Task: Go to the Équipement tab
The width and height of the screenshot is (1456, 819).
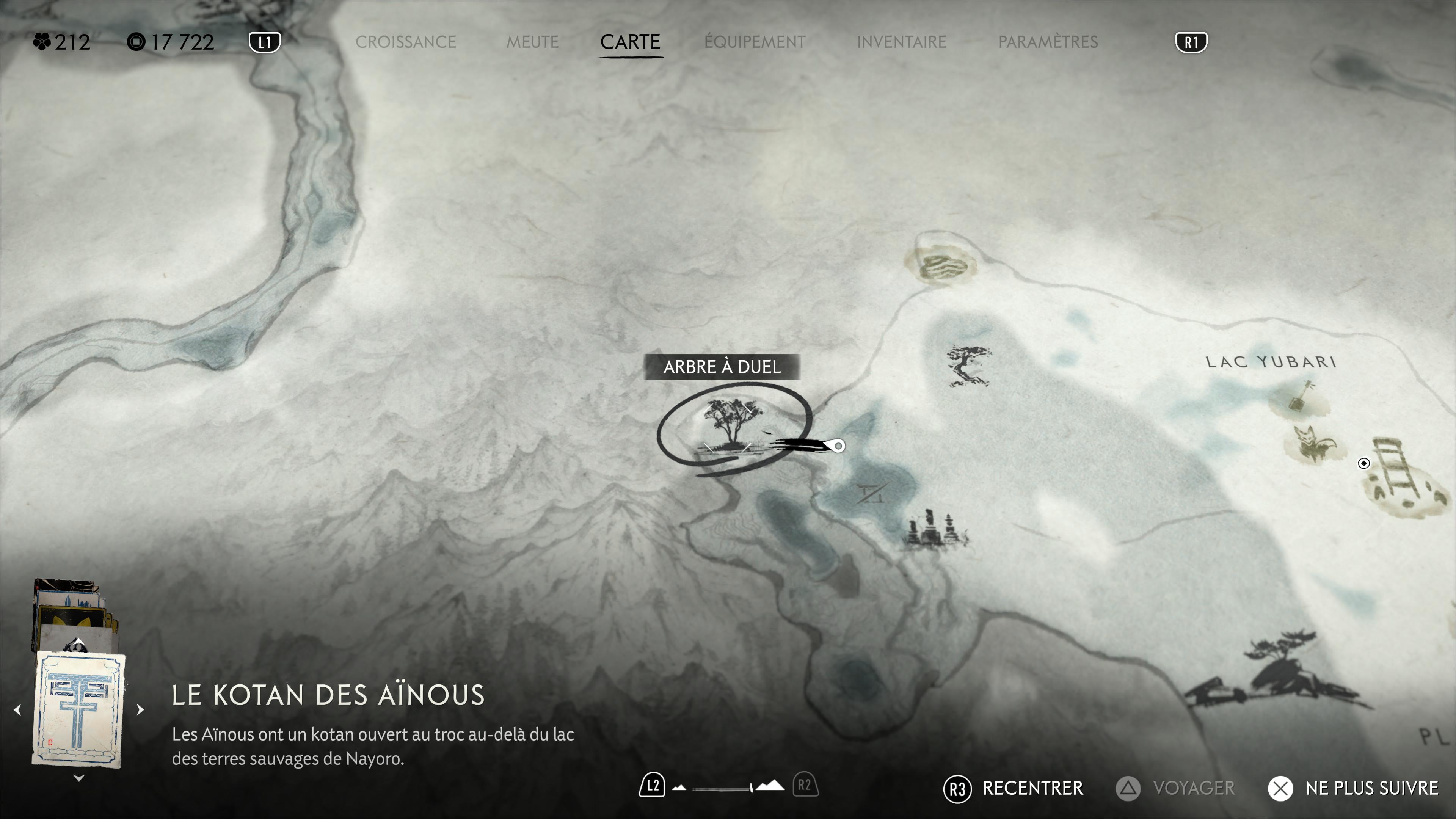Action: [x=755, y=42]
